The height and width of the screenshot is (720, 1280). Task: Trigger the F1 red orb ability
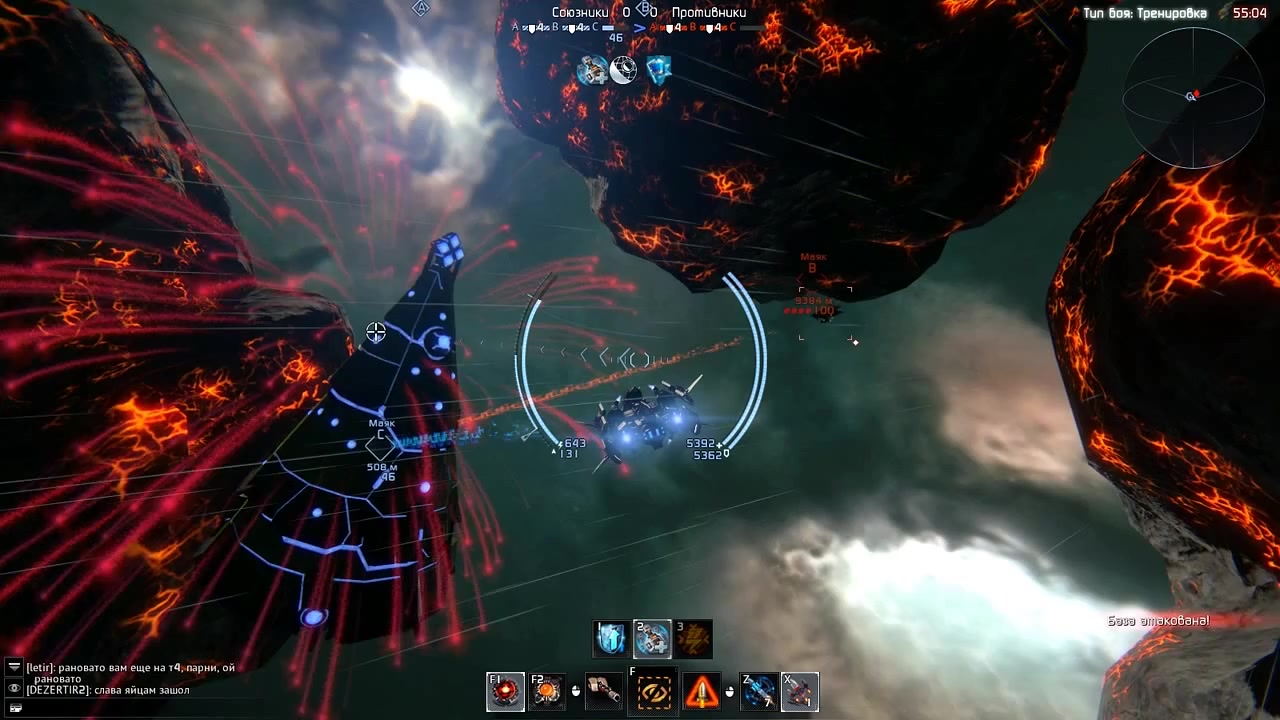tap(506, 691)
